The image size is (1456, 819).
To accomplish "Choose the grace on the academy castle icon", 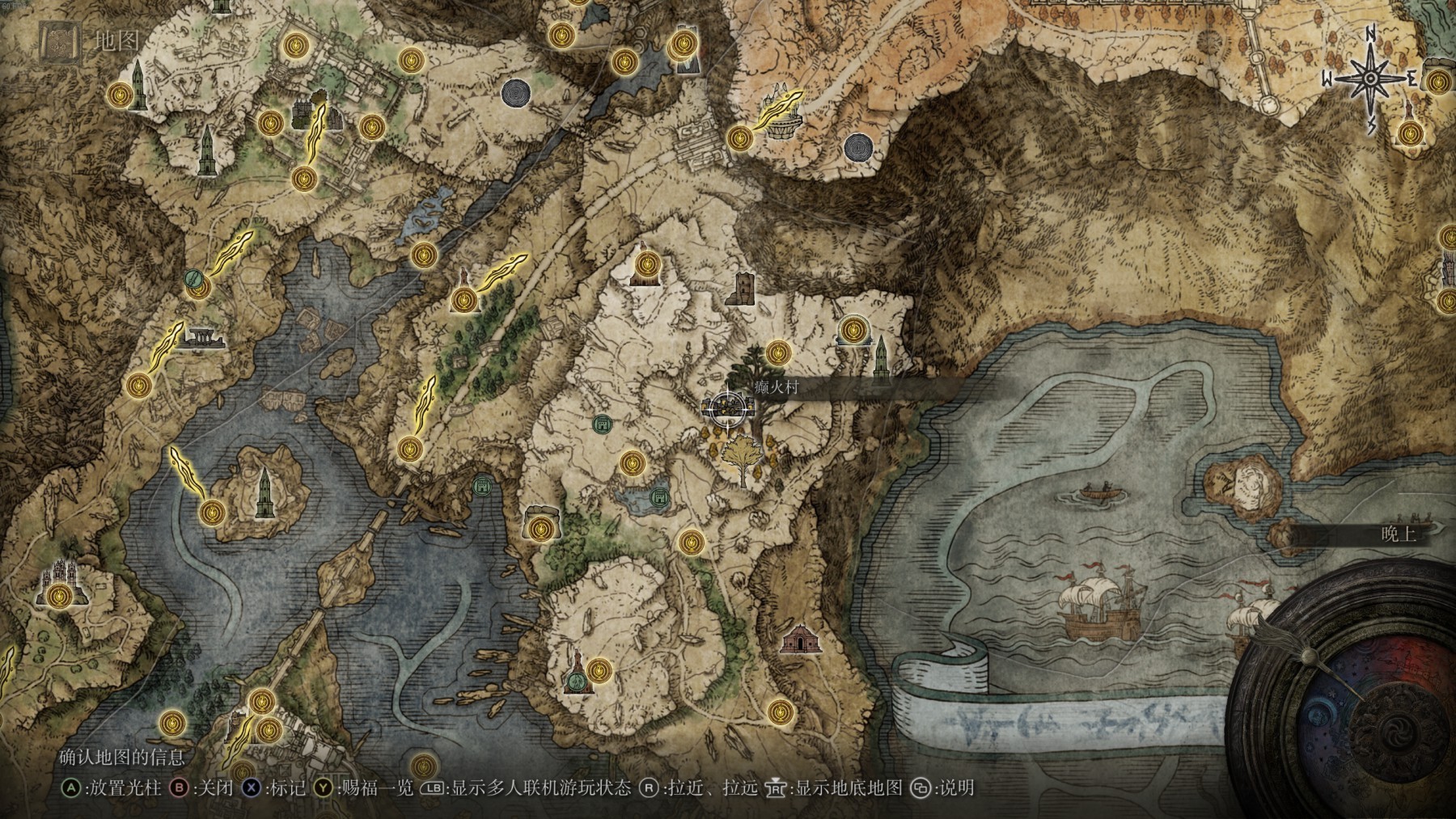I will 57,597.
